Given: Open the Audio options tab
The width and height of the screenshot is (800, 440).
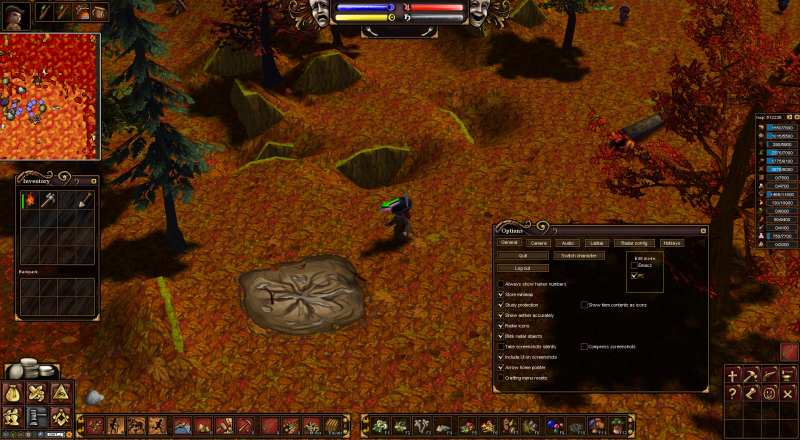Looking at the screenshot, I should [567, 242].
